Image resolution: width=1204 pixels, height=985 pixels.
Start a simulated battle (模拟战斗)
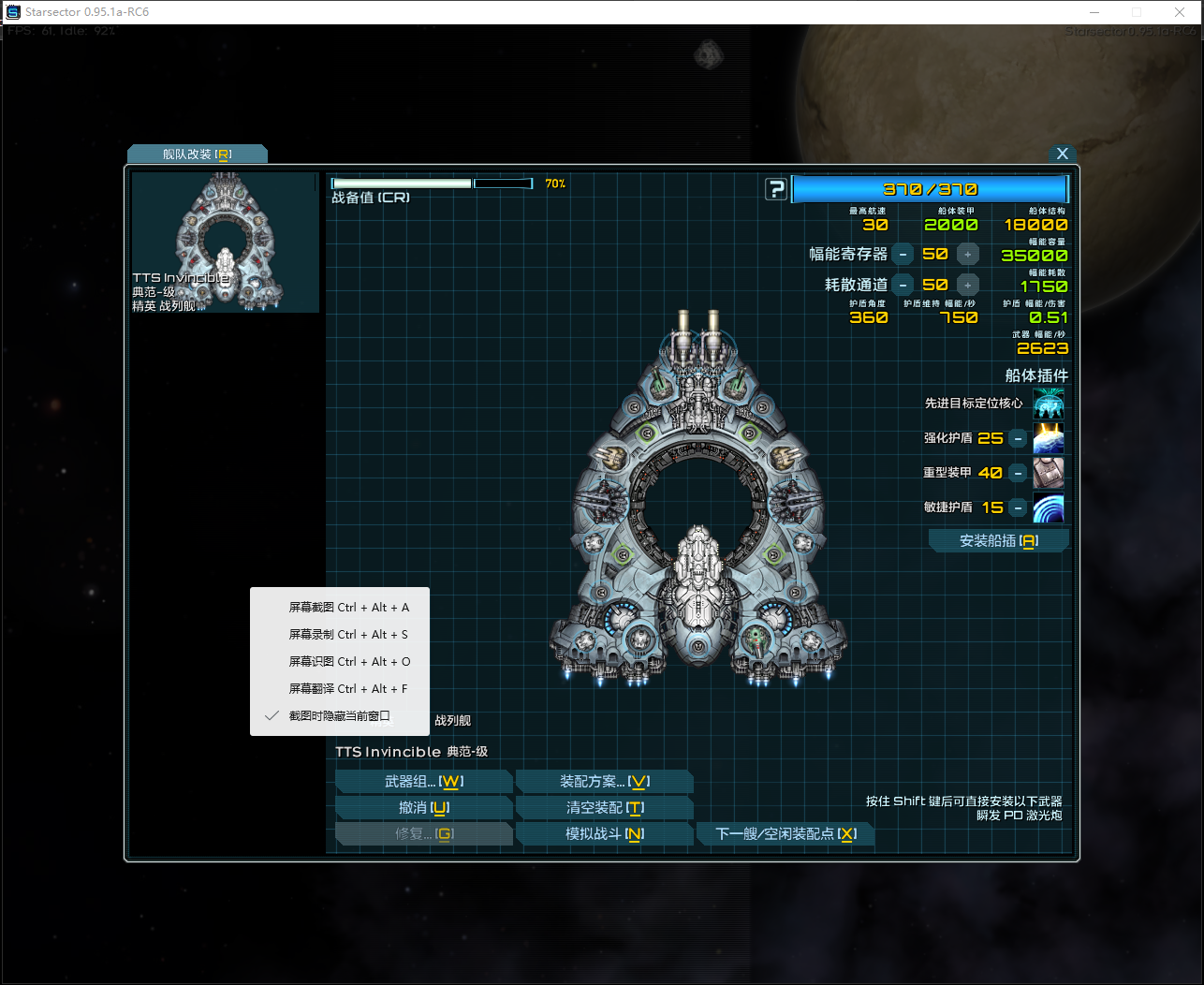[604, 834]
